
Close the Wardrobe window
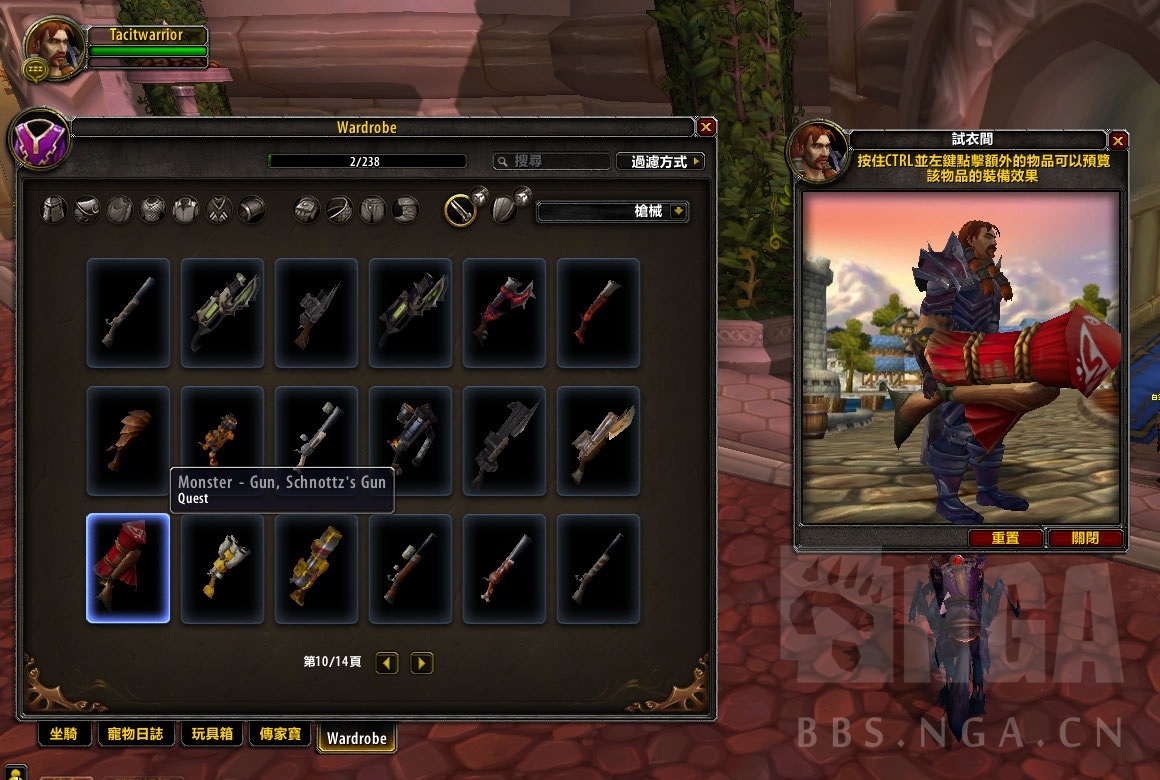point(706,127)
